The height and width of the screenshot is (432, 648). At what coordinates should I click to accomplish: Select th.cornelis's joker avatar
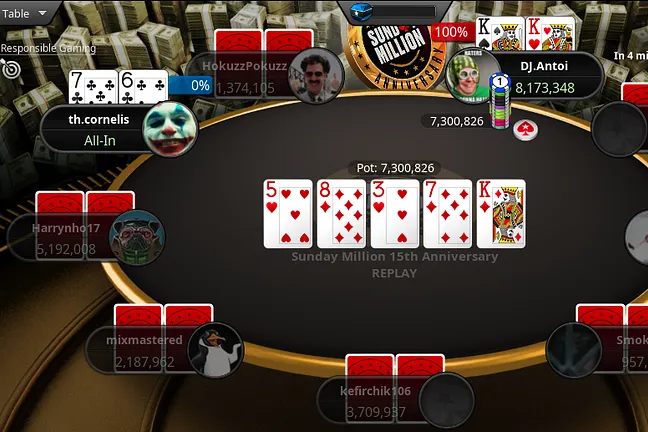[x=170, y=129]
